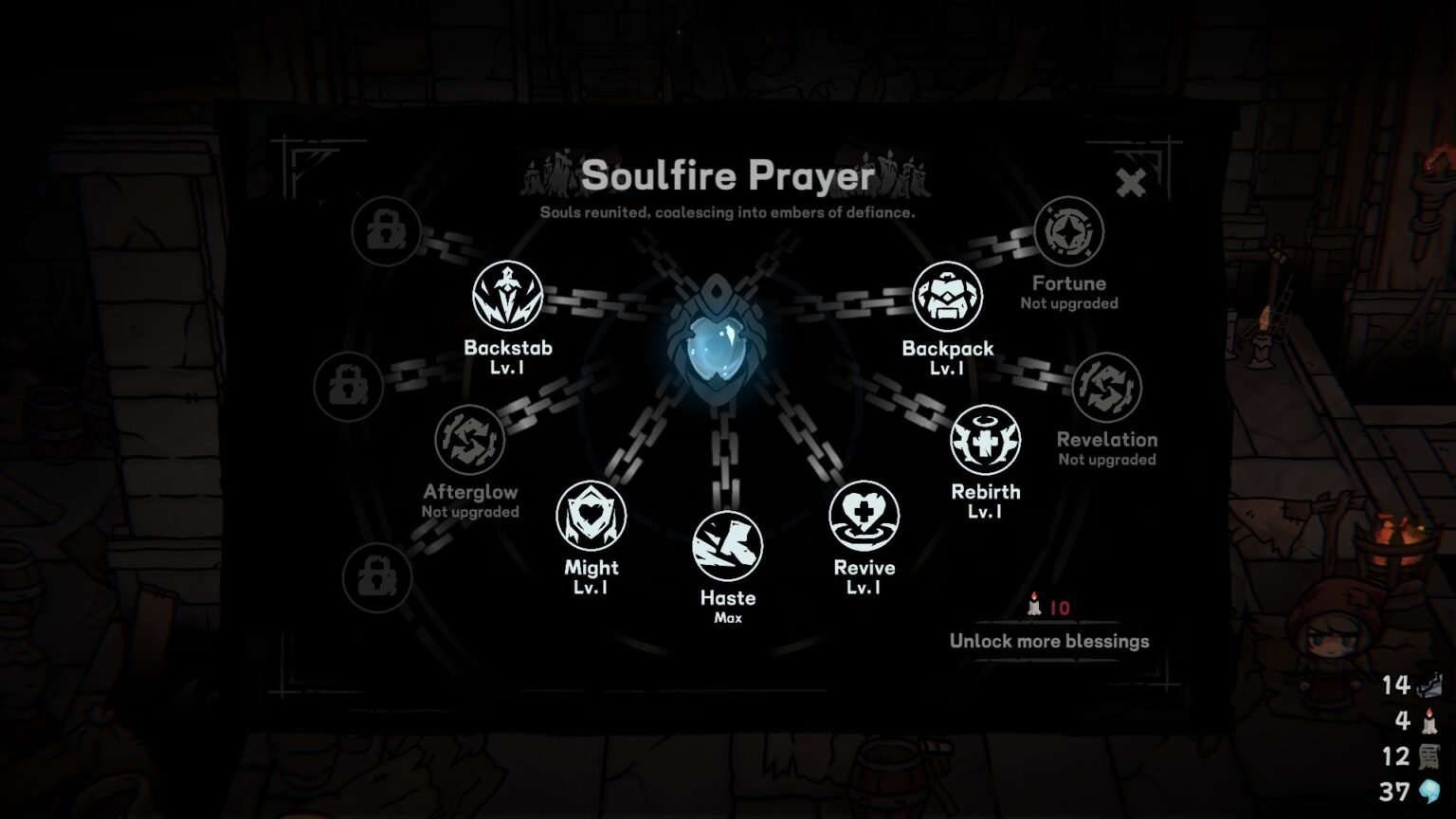The height and width of the screenshot is (819, 1456).
Task: Unlock the bottom-left padlock slot
Action: 382,576
